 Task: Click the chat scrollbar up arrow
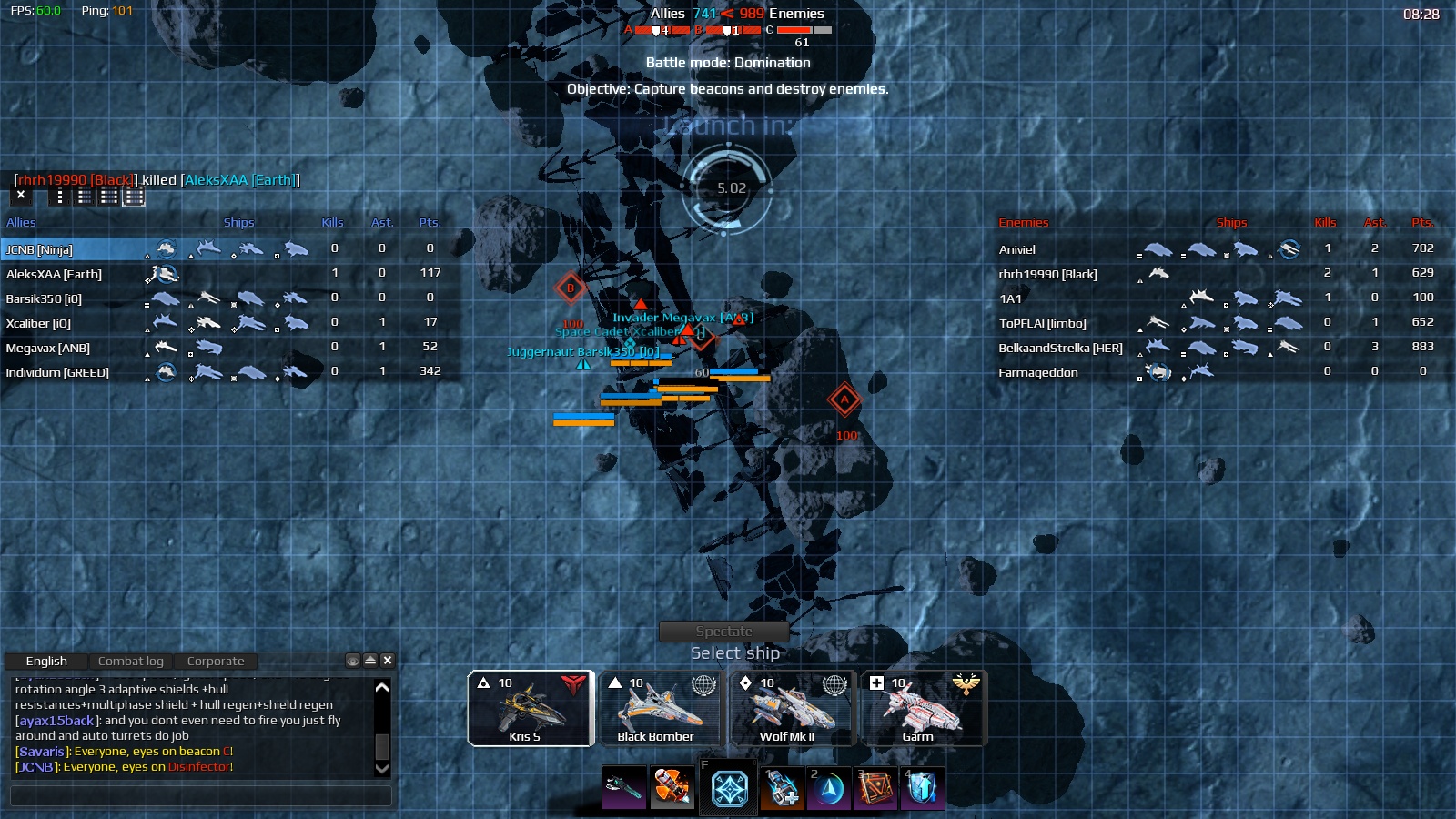[x=381, y=689]
